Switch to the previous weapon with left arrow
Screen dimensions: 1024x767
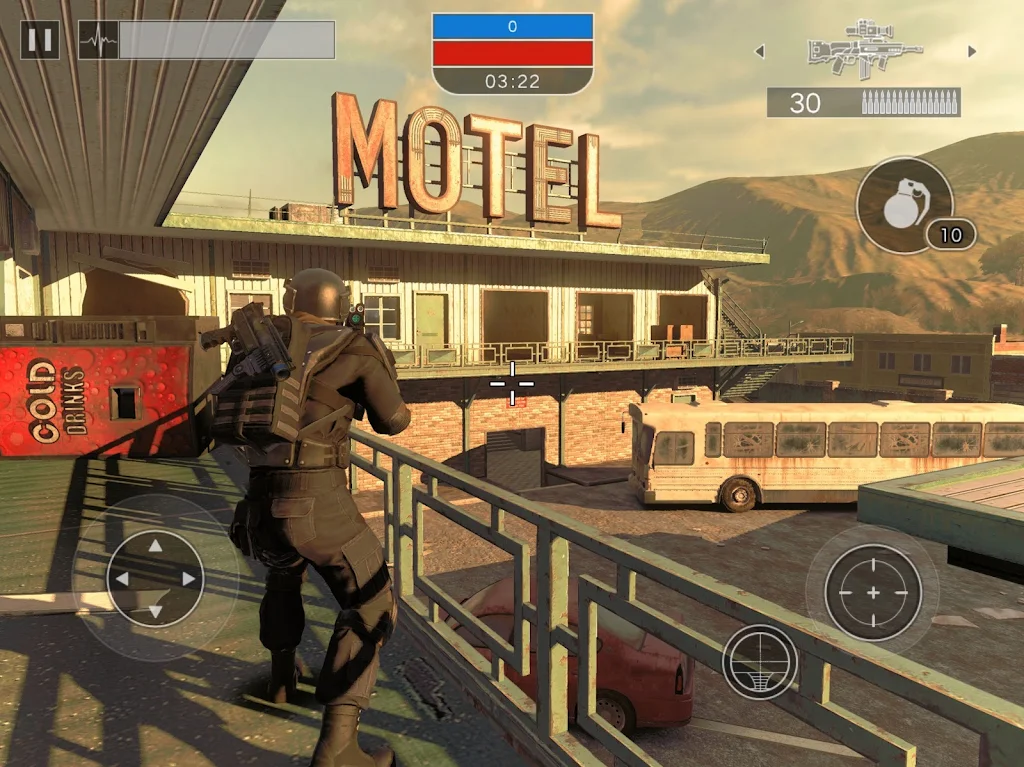pyautogui.click(x=759, y=51)
